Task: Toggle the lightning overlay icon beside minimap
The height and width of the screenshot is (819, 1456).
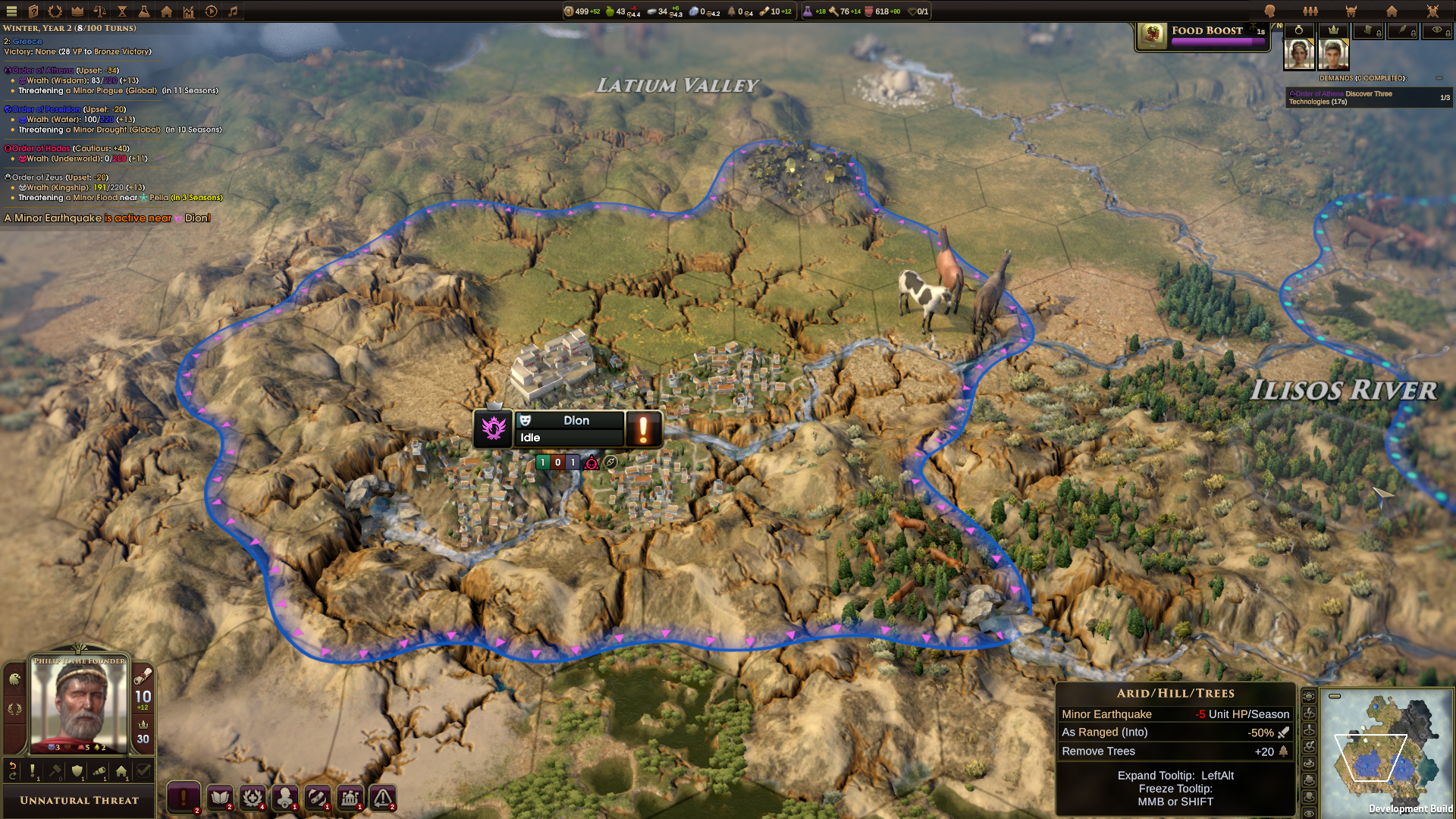Action: pyautogui.click(x=1309, y=713)
